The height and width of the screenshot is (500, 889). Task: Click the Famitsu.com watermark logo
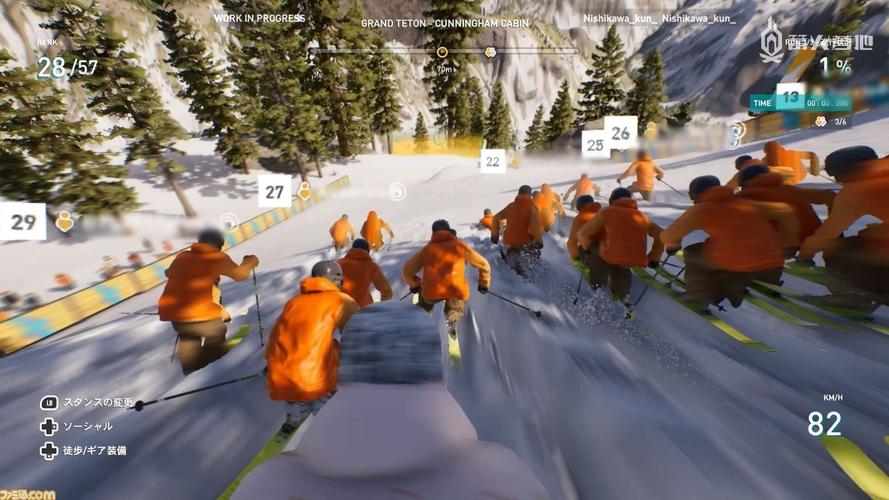point(27,492)
